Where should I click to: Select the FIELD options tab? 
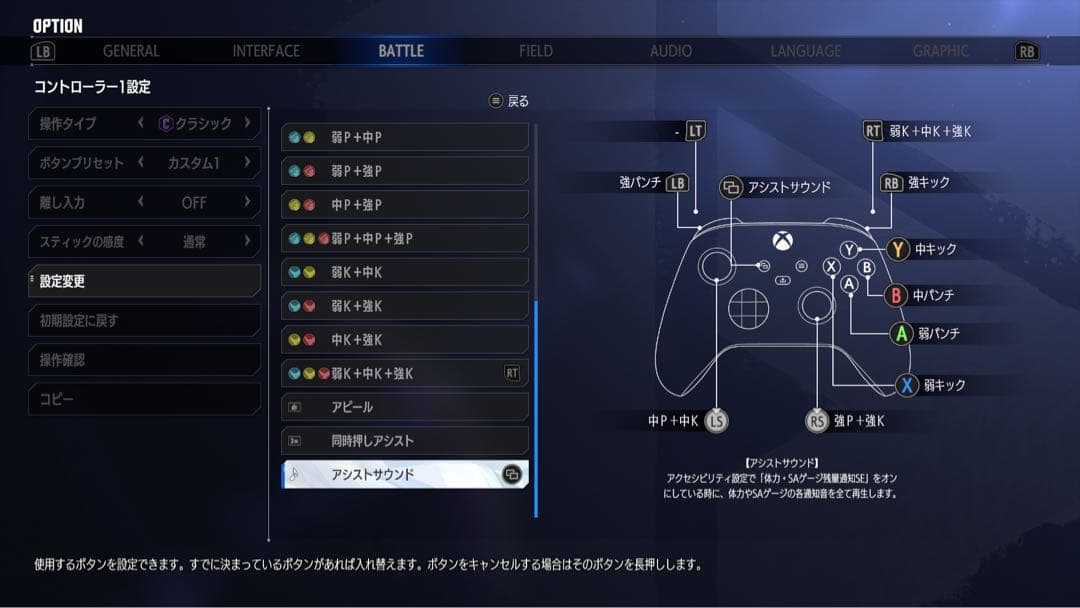click(x=536, y=51)
